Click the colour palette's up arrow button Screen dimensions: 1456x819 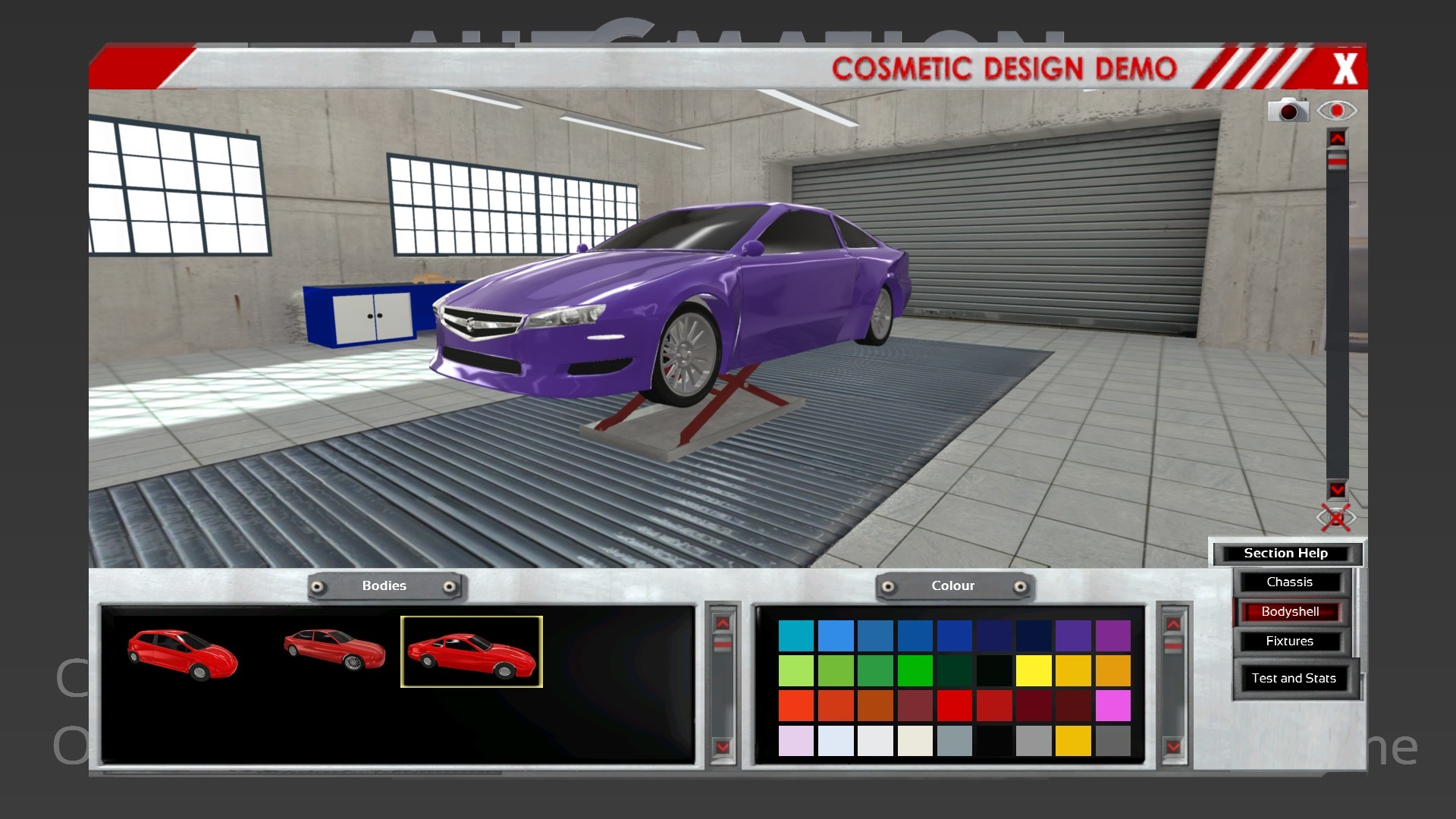(1173, 624)
